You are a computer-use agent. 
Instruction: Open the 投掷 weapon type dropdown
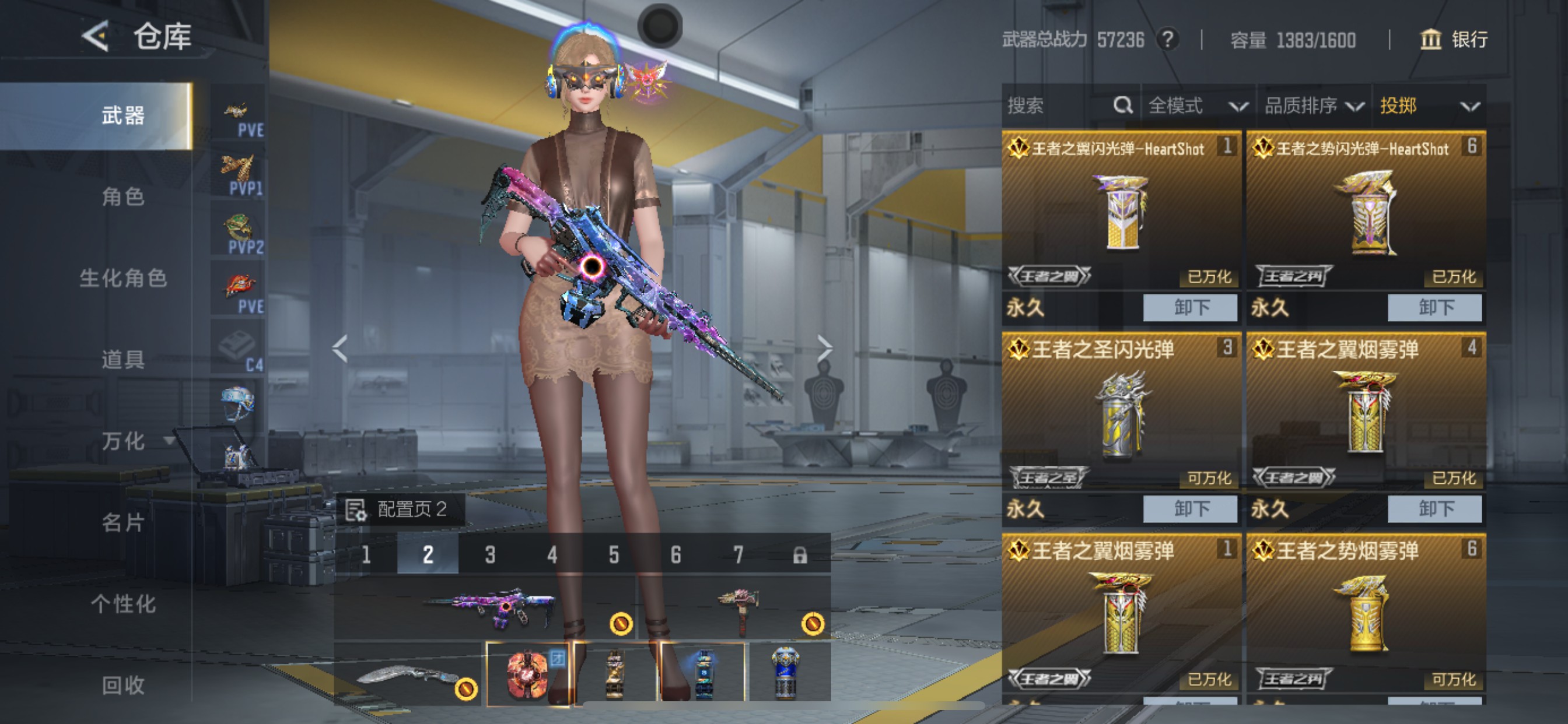click(1429, 106)
